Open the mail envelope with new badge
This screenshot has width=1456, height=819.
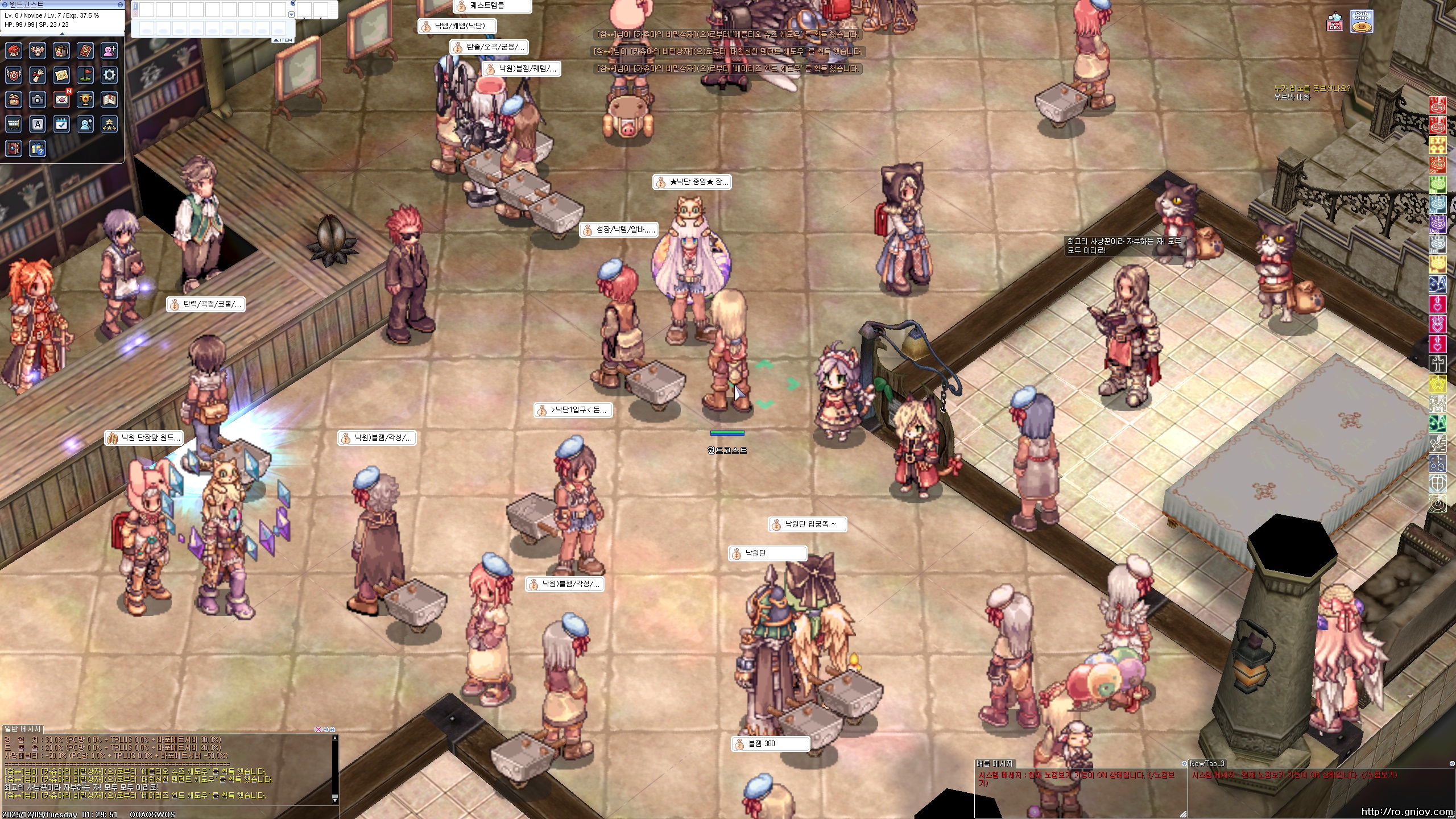(61, 100)
